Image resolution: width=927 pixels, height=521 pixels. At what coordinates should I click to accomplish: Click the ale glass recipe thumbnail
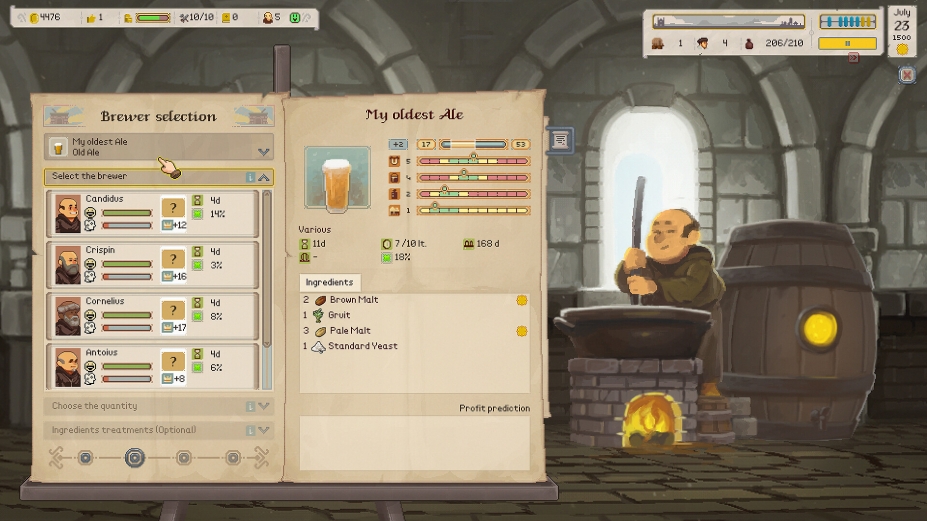[x=337, y=179]
